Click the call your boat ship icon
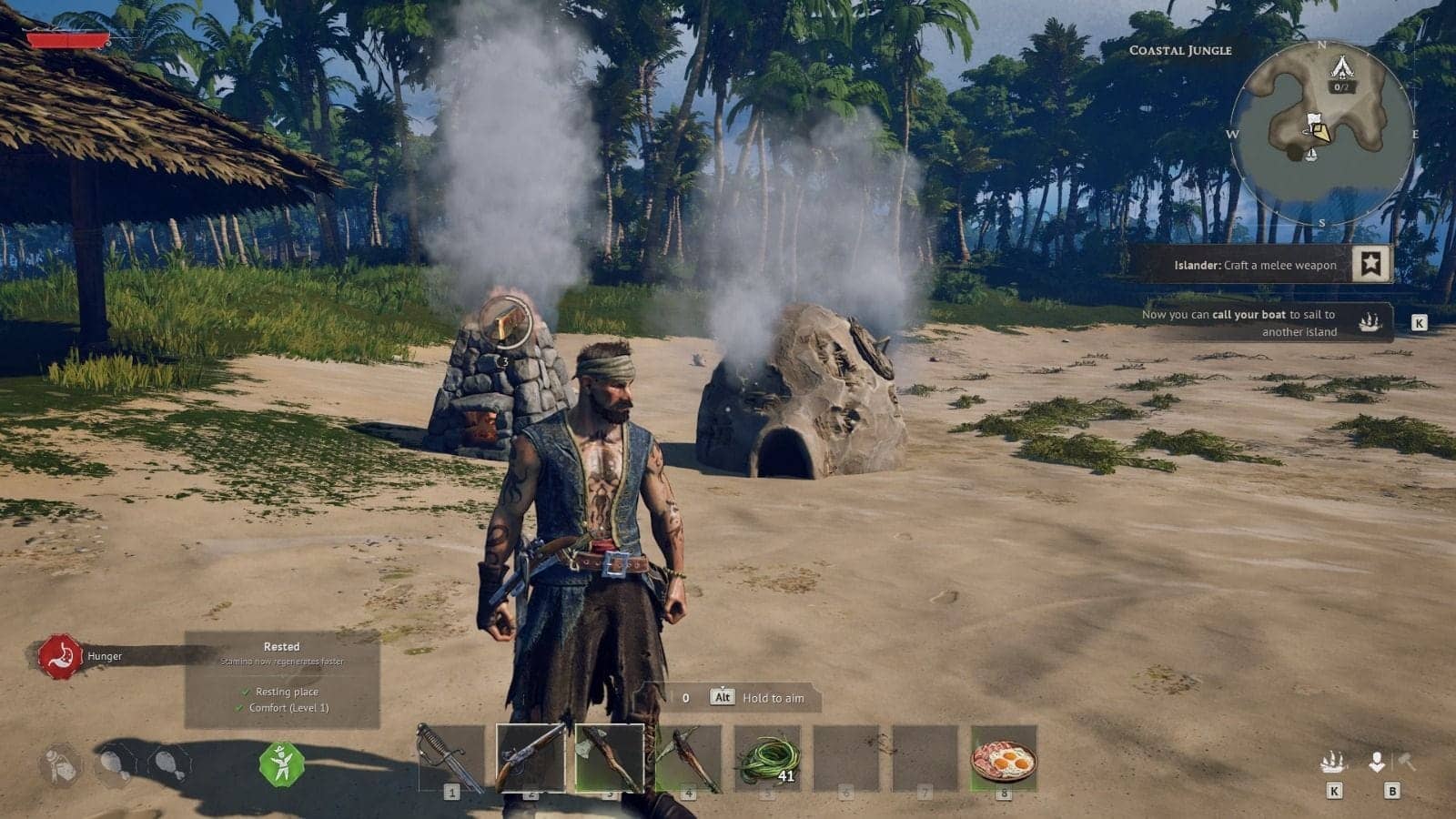 pyautogui.click(x=1370, y=322)
